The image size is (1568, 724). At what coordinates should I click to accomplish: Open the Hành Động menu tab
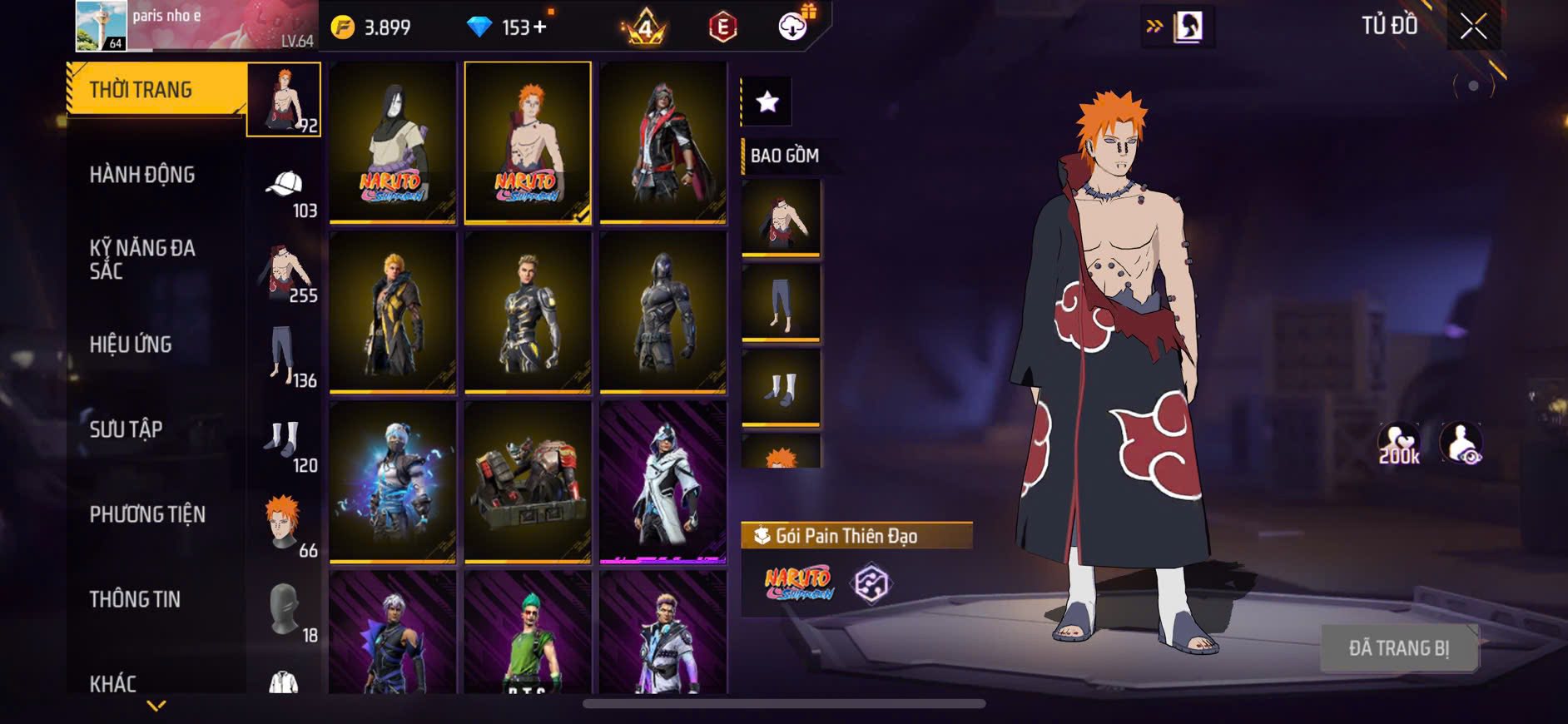(142, 175)
